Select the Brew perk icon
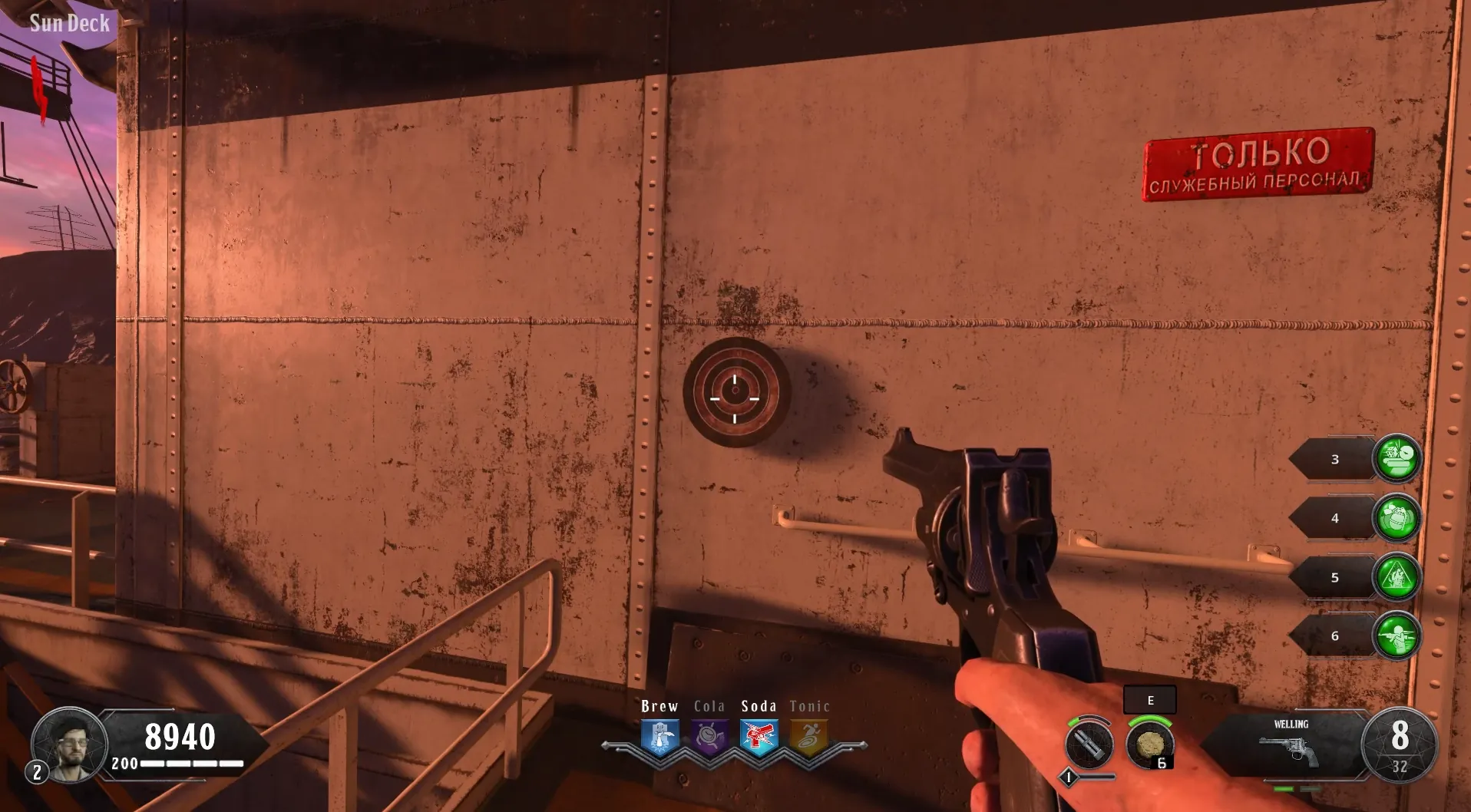This screenshot has height=812, width=1471. pyautogui.click(x=659, y=737)
